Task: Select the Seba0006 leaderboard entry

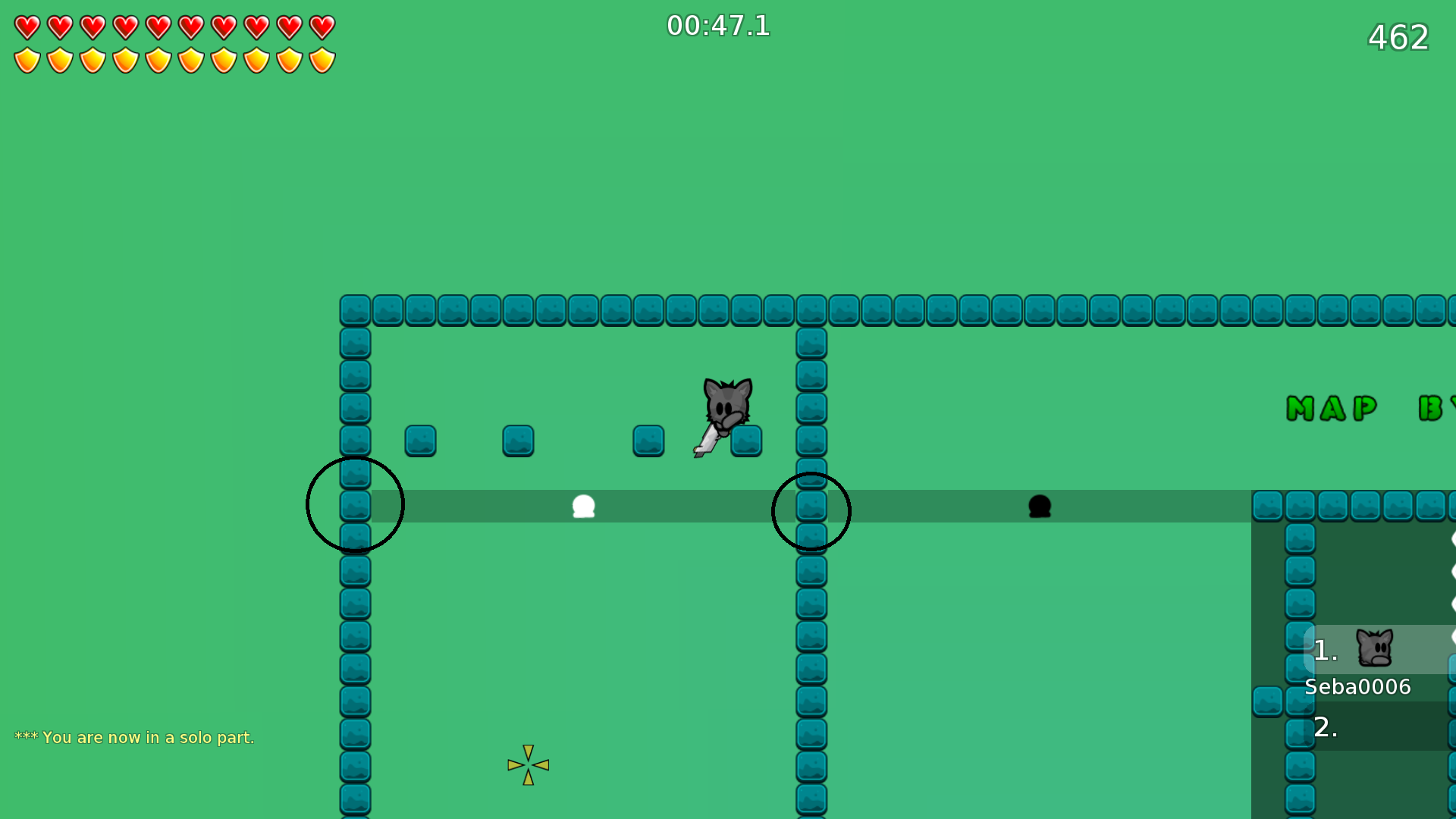Action: (x=1357, y=686)
